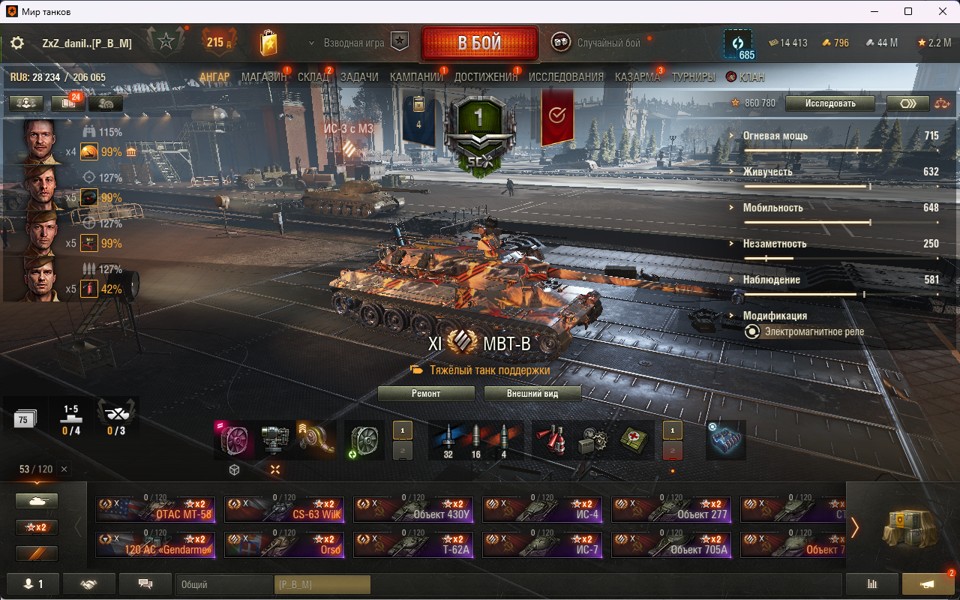
Task: Show the ДОСТИЖЕНИЯ tab
Action: pyautogui.click(x=486, y=77)
